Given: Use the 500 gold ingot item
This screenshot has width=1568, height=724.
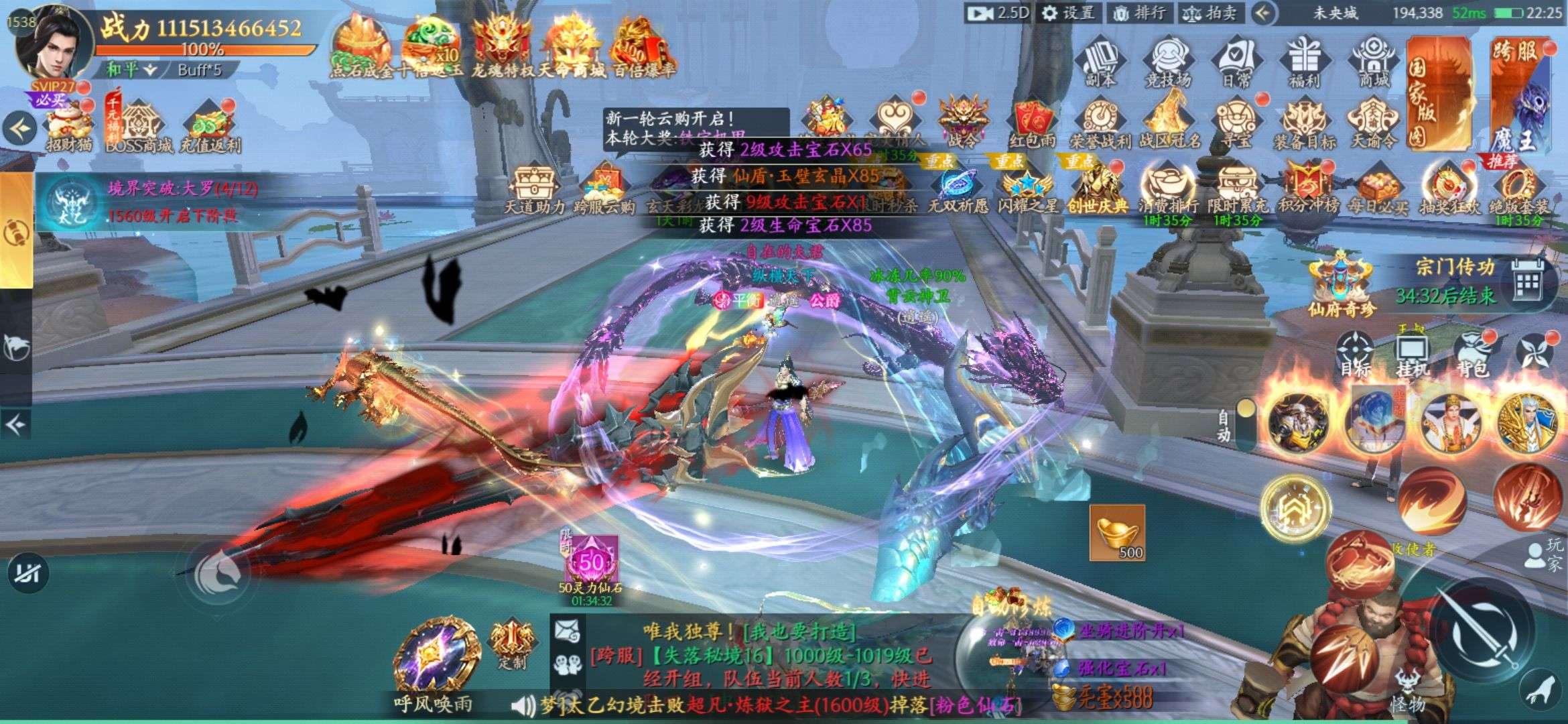Looking at the screenshot, I should (x=1117, y=533).
